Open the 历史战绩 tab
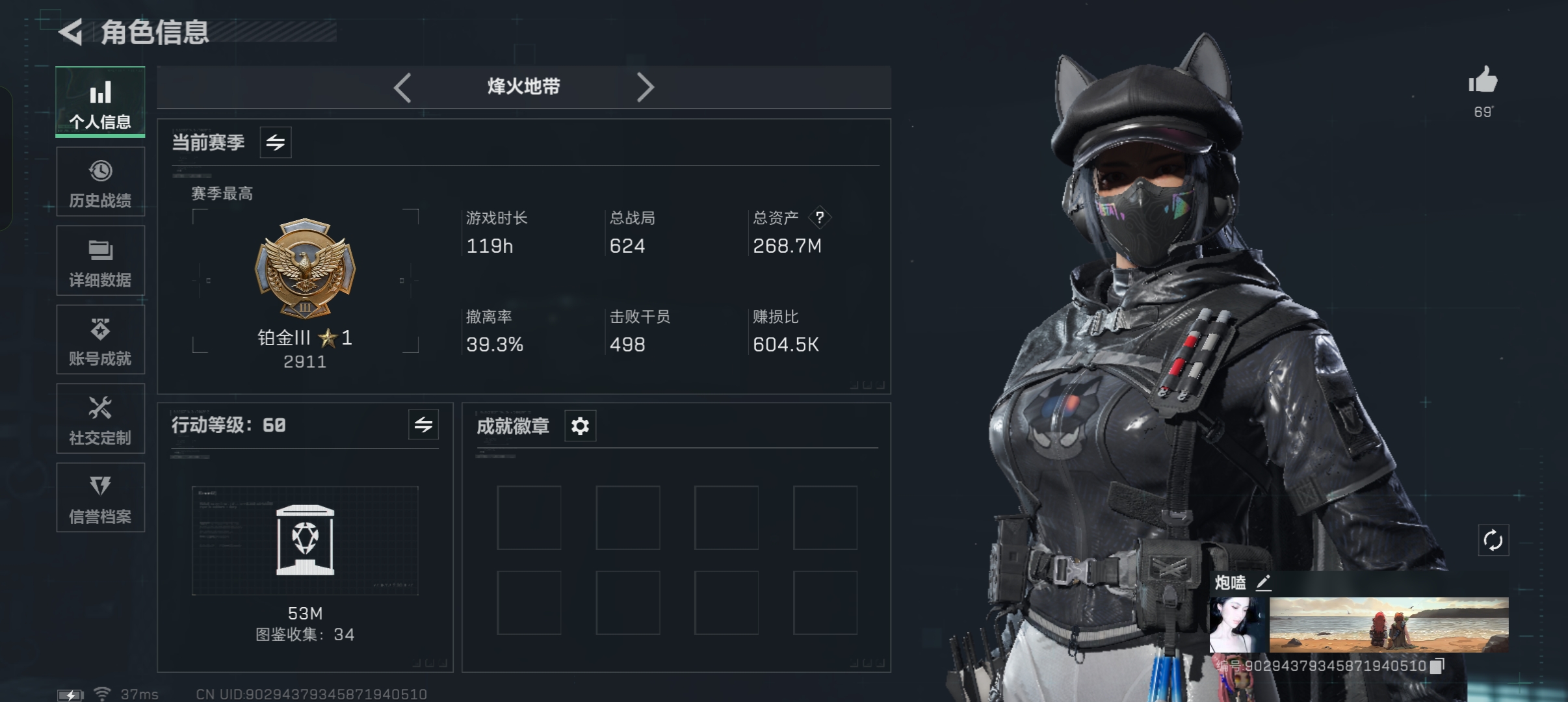 click(x=100, y=182)
